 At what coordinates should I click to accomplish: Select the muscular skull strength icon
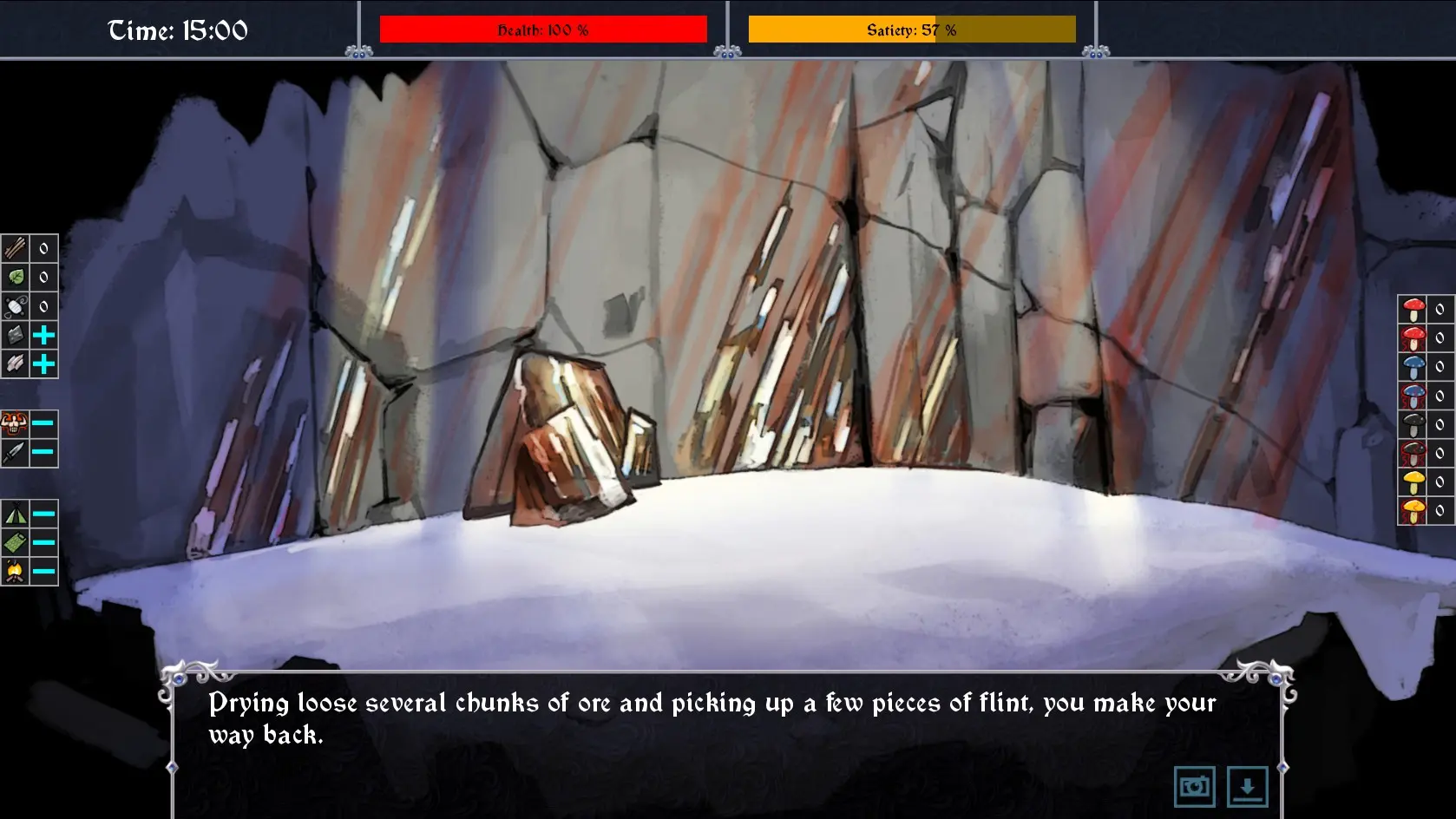tap(15, 424)
